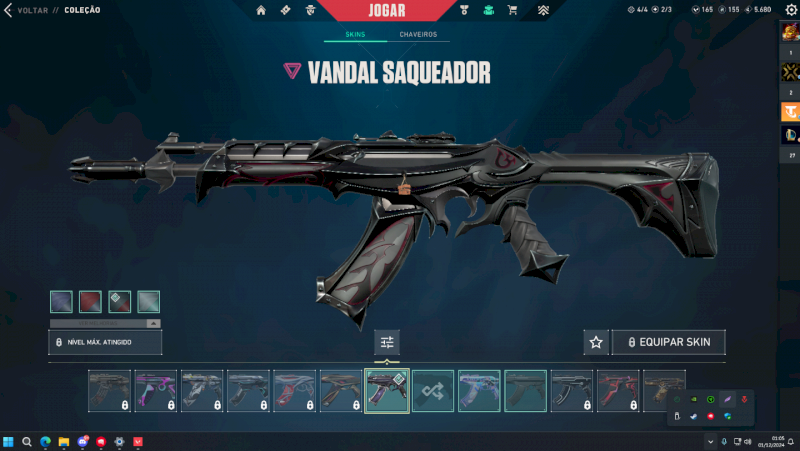Open the filter sliders button
Viewport: 800px width, 451px height.
[387, 342]
